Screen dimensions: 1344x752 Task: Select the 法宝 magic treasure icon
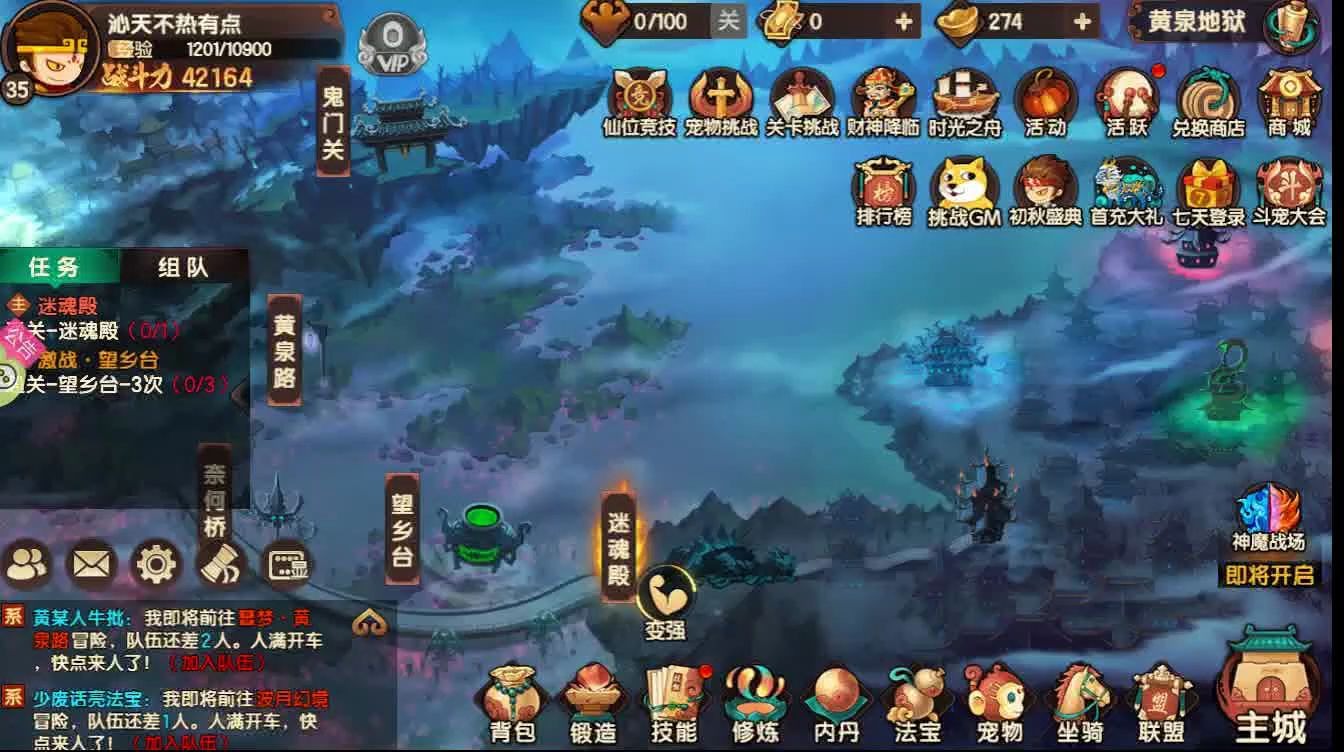(919, 700)
